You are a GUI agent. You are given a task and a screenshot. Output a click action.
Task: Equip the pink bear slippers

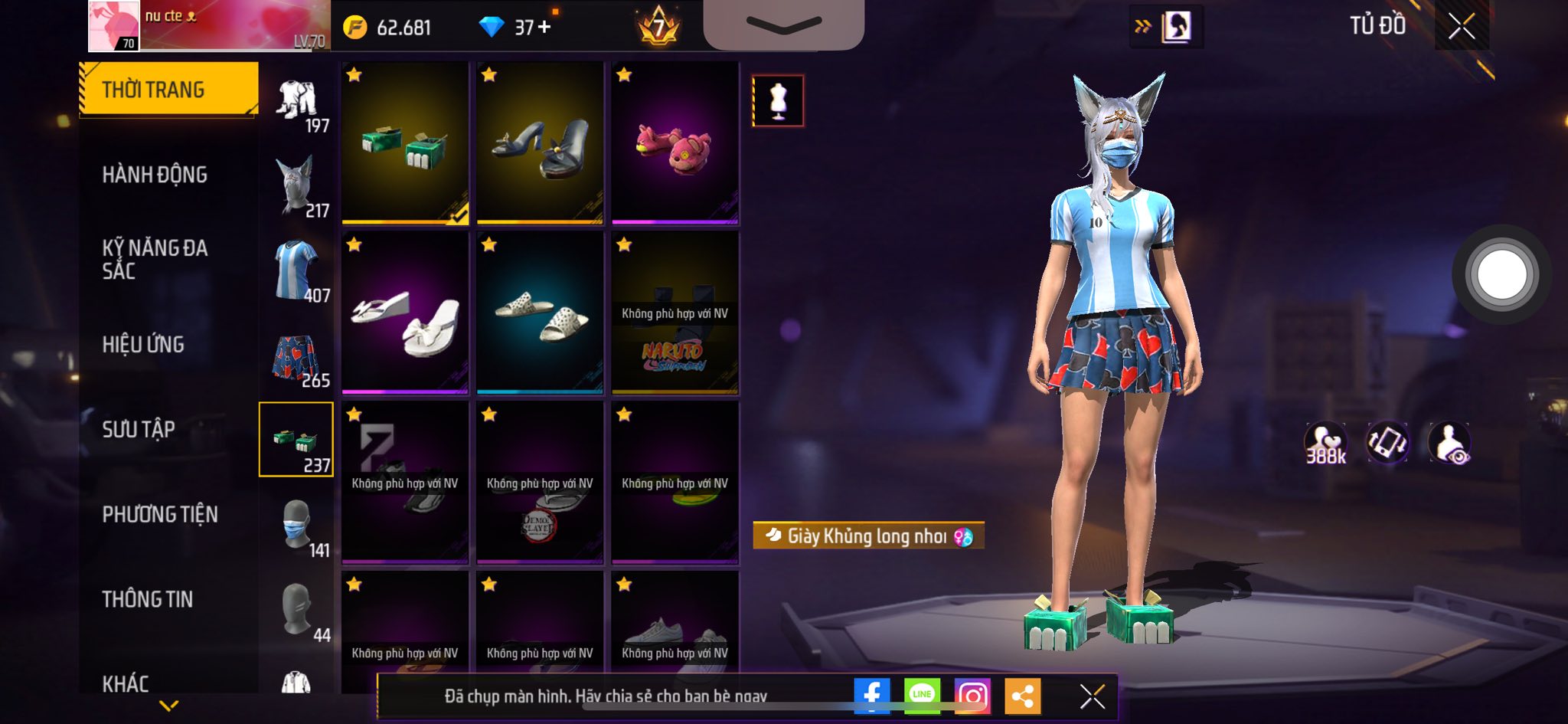pyautogui.click(x=675, y=143)
